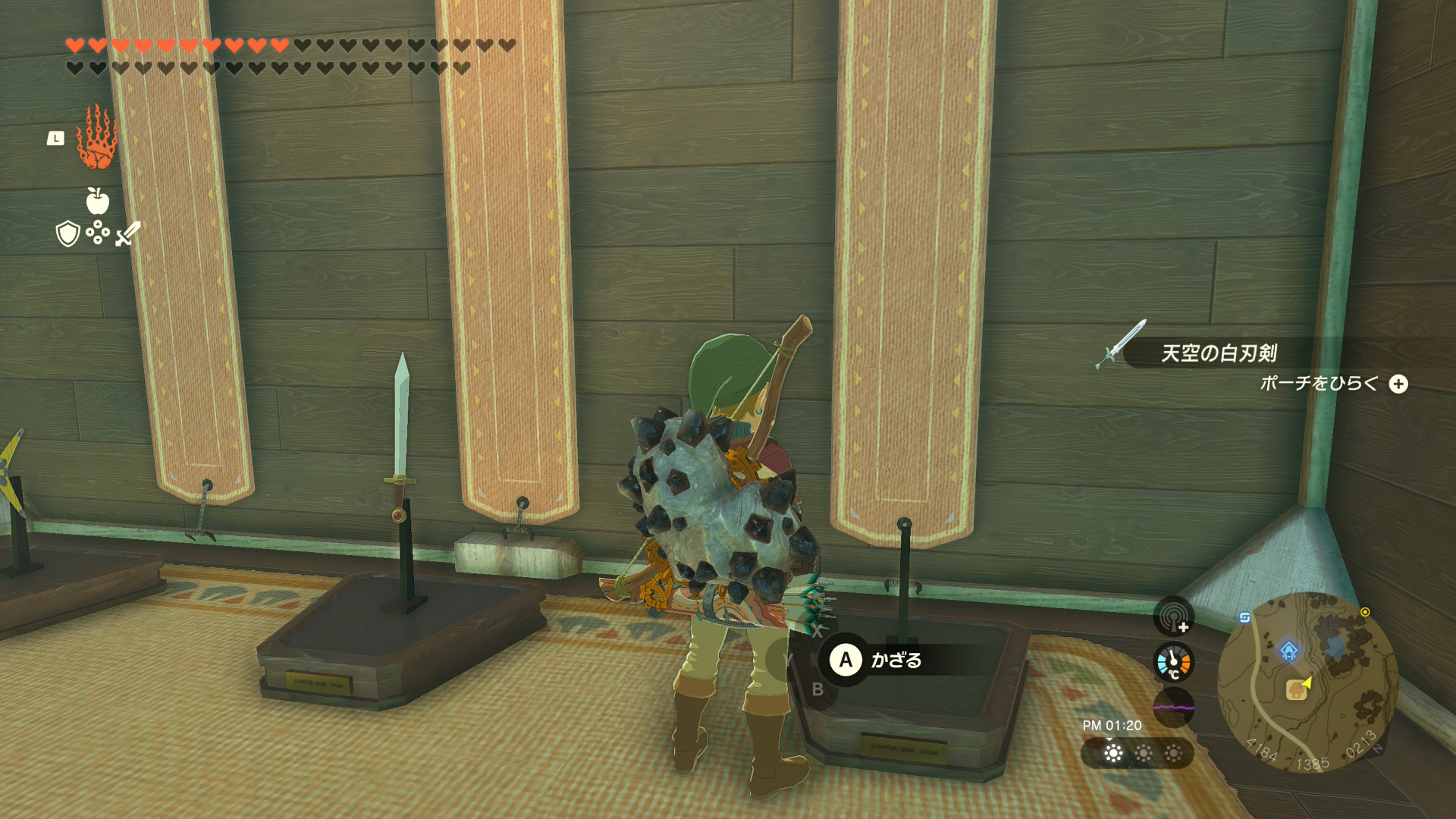Click the purple noise meter icon

pos(1173,708)
